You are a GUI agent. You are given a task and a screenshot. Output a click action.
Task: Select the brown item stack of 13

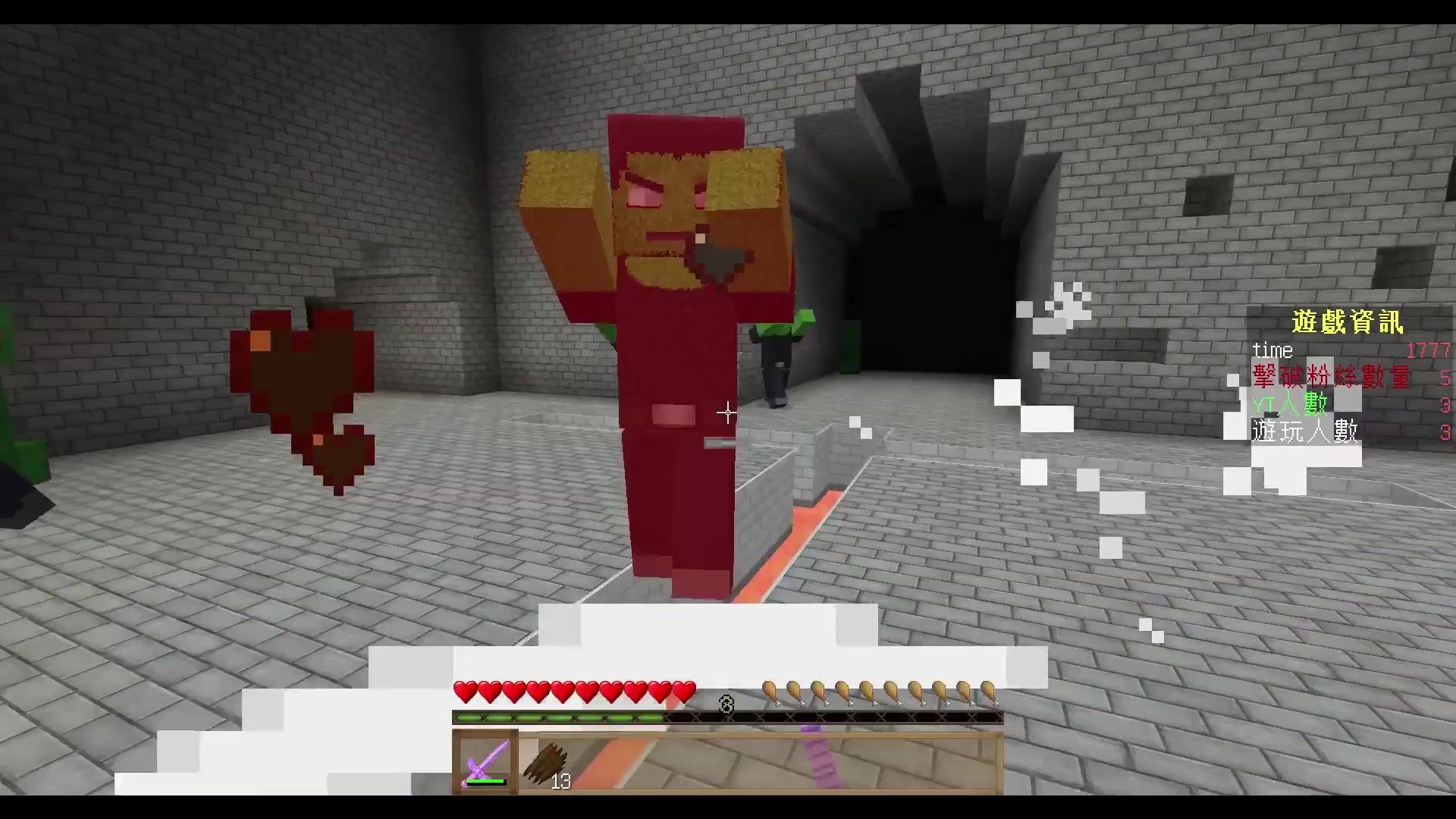(548, 764)
